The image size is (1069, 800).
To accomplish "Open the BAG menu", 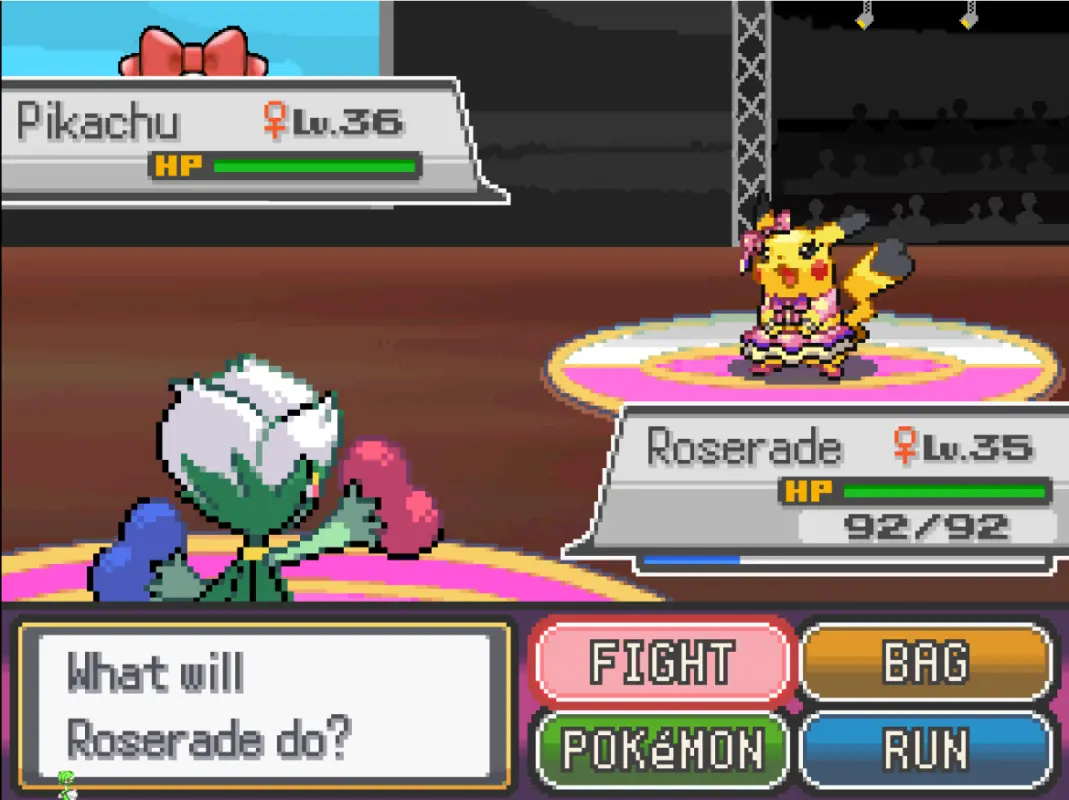I will pos(926,662).
